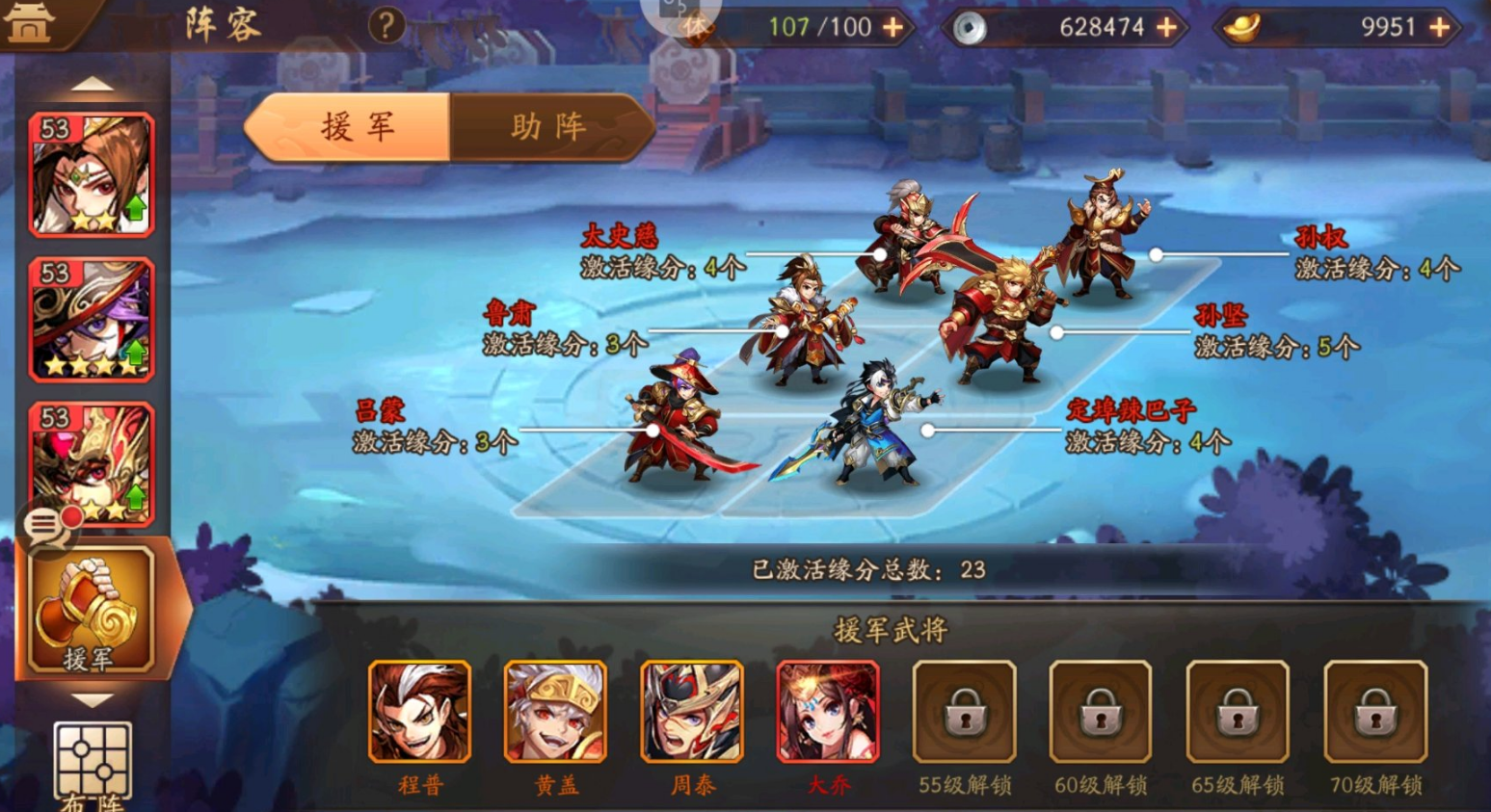Image resolution: width=1491 pixels, height=812 pixels.
Task: Open the 布阵 formation grid icon
Action: click(92, 761)
